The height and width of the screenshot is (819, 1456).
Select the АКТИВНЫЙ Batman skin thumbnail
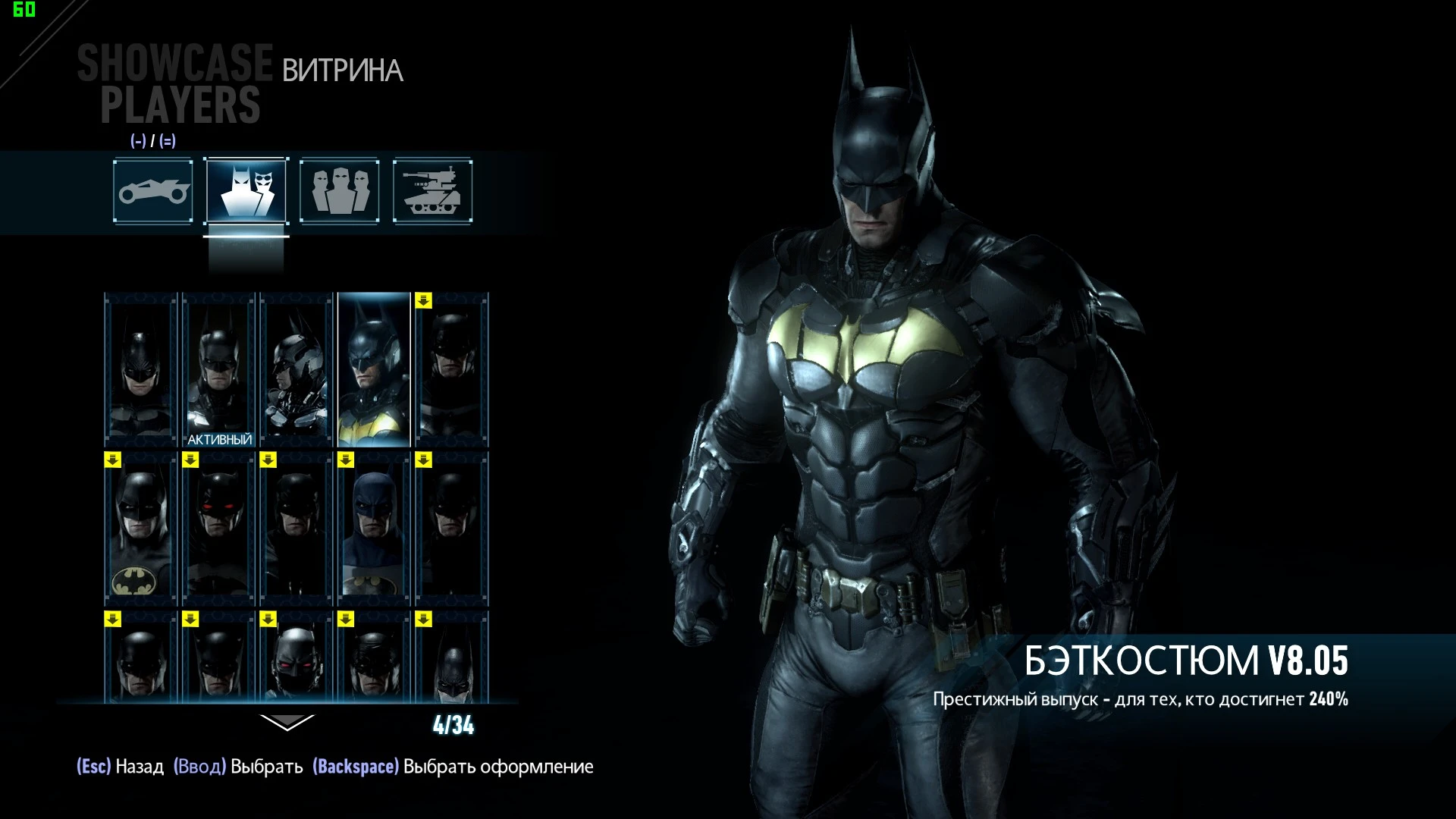(218, 364)
